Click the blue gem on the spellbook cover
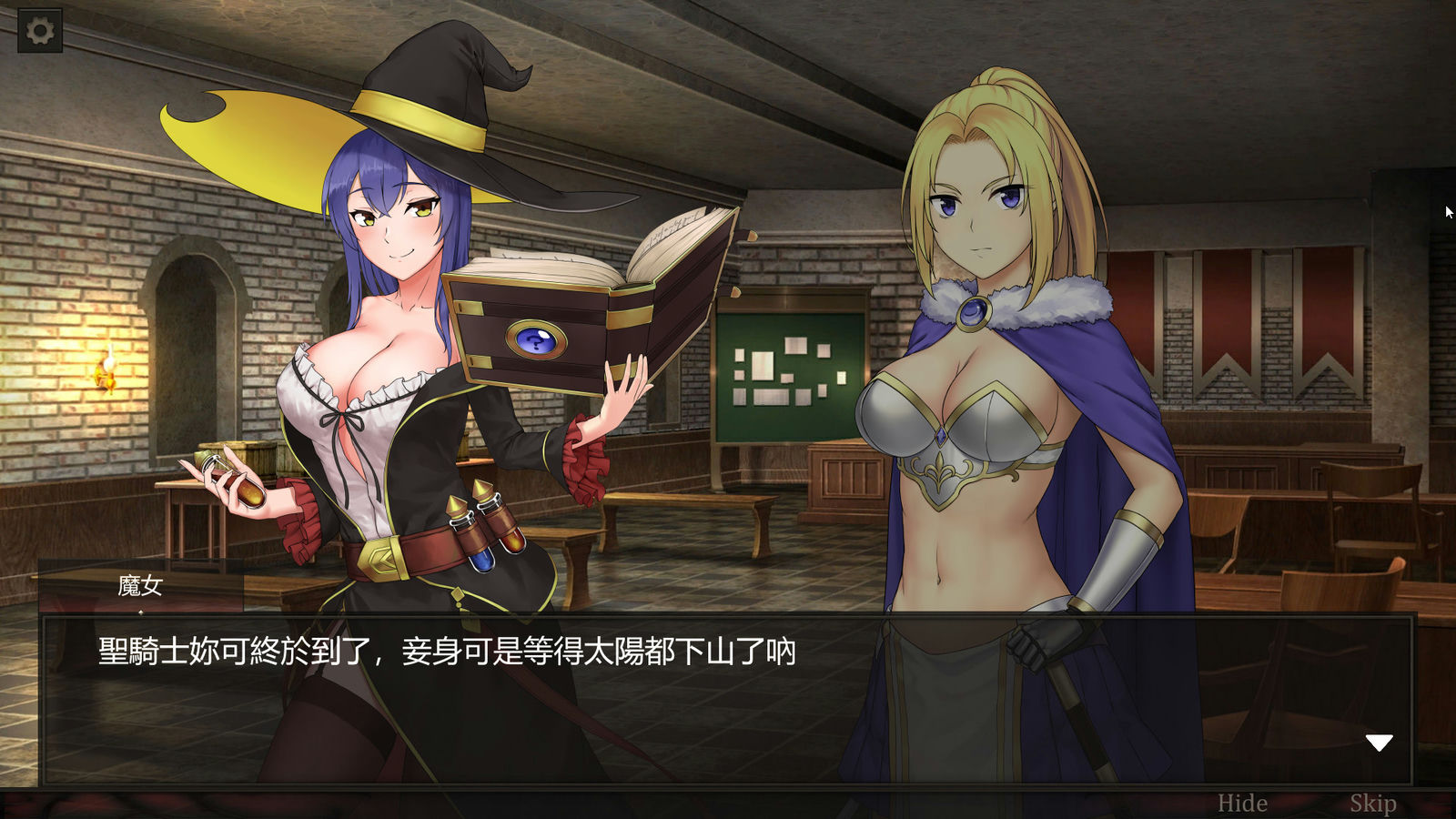The width and height of the screenshot is (1456, 819). click(535, 339)
